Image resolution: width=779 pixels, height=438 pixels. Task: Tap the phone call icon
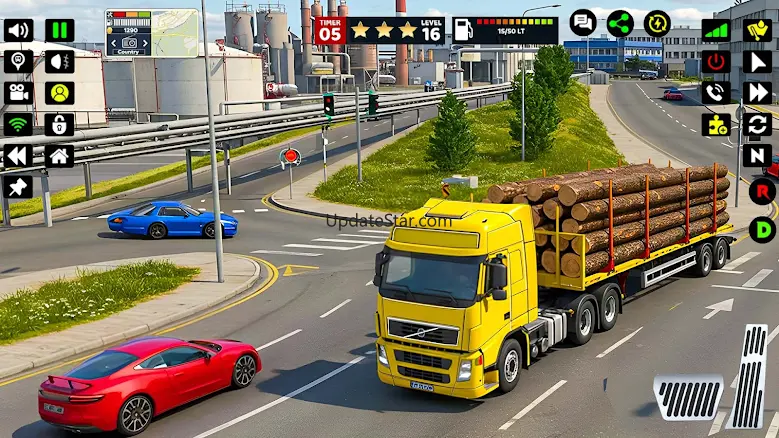715,93
